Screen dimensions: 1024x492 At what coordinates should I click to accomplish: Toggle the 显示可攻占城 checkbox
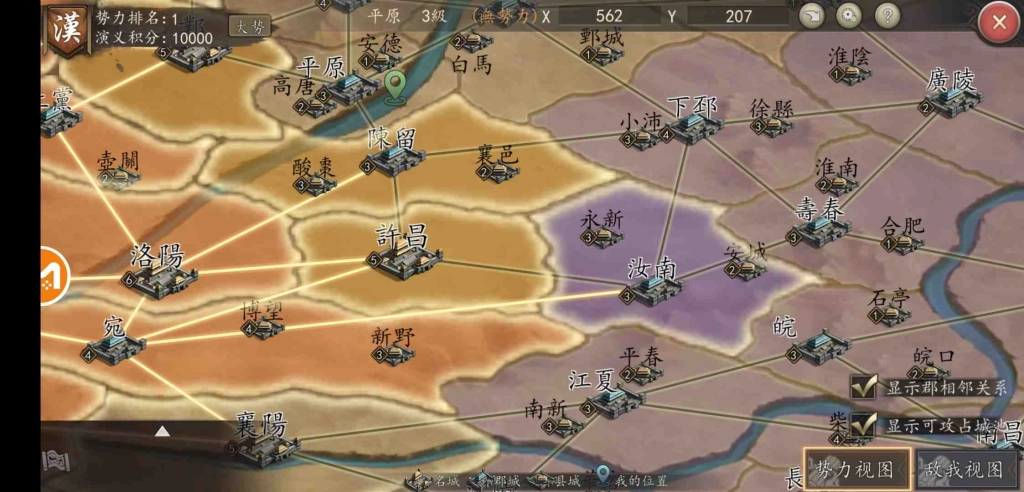point(864,425)
